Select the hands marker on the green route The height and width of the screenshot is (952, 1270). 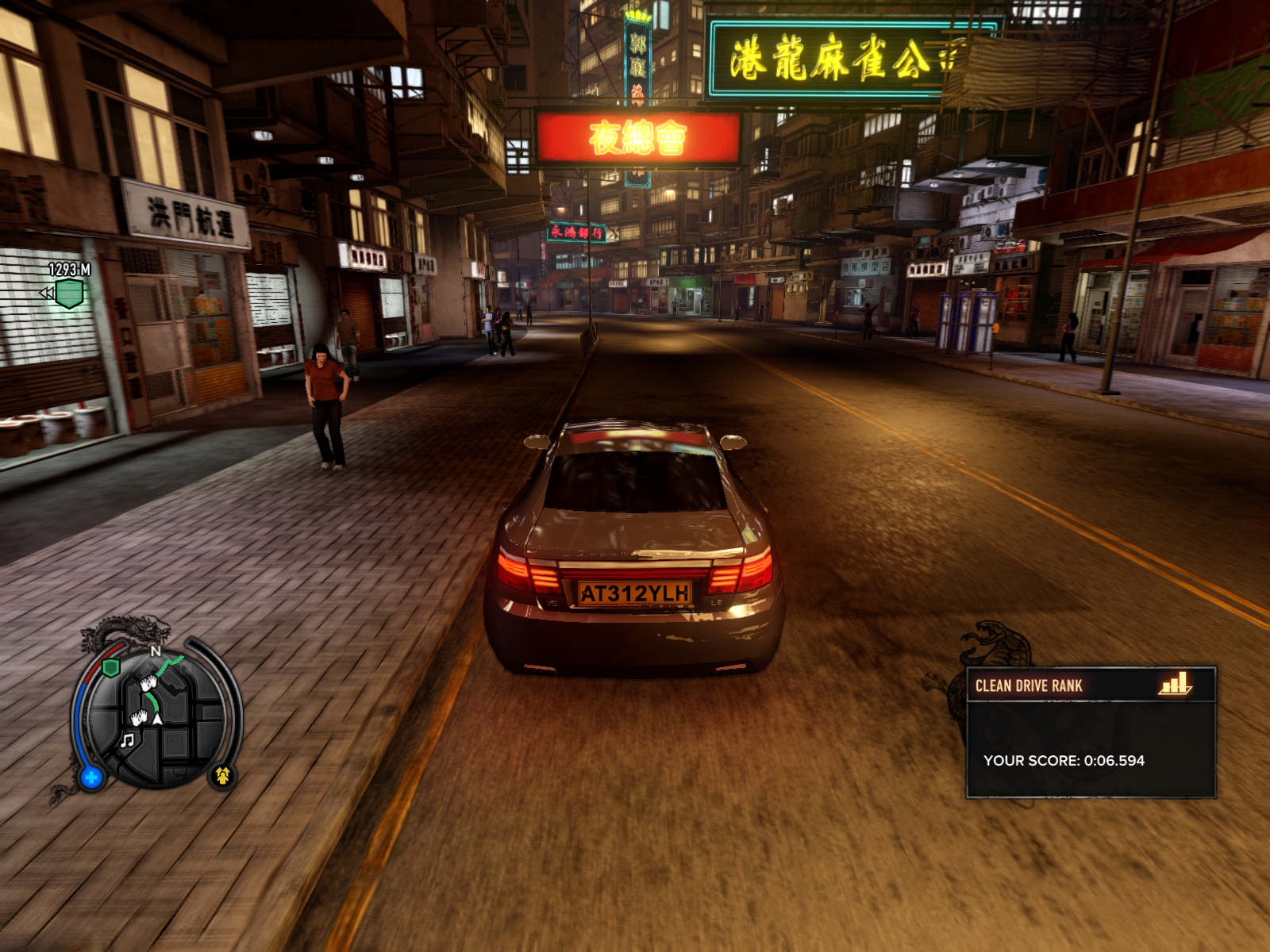coord(148,683)
